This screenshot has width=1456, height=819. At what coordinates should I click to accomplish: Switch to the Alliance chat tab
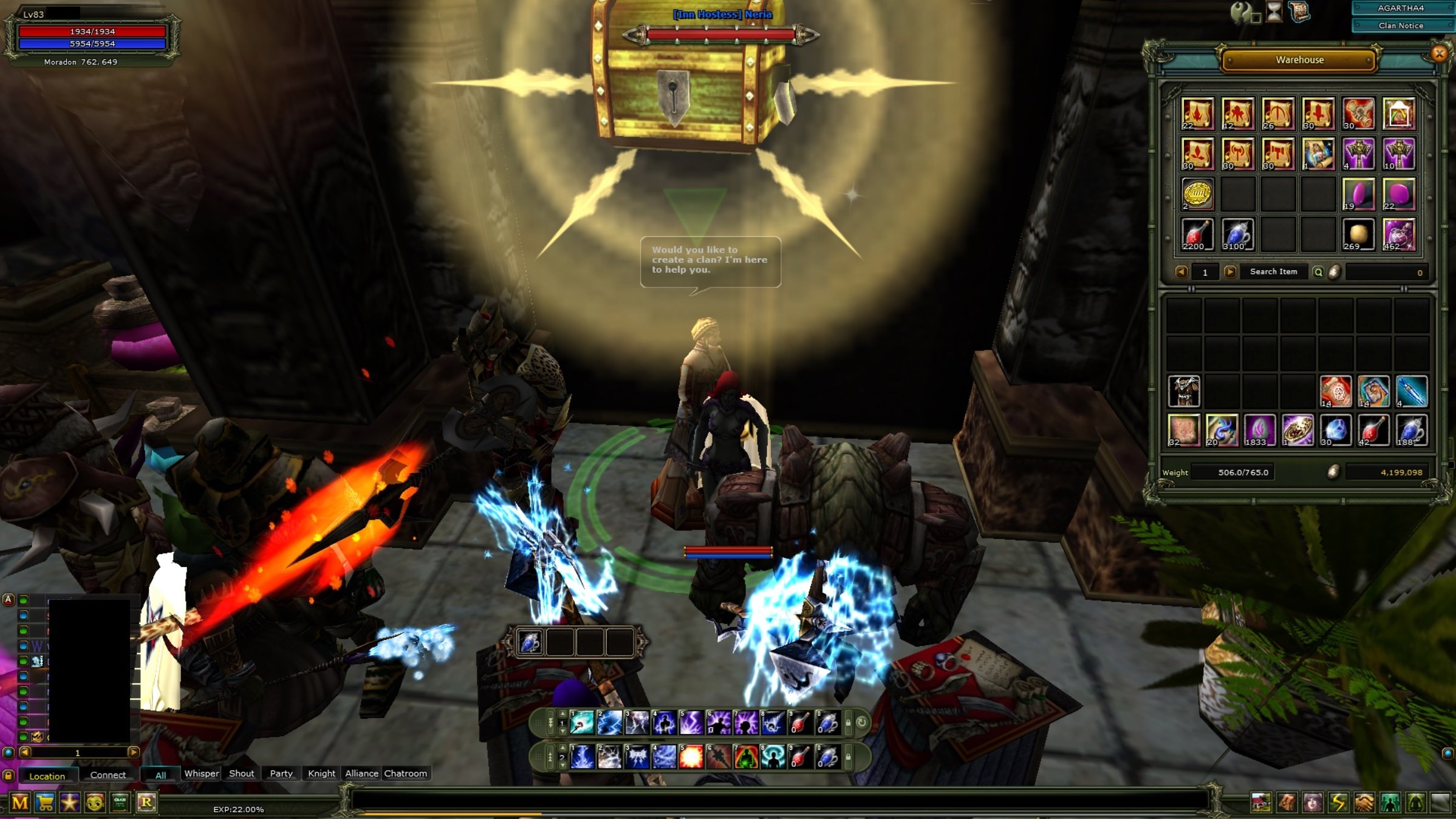[x=361, y=773]
